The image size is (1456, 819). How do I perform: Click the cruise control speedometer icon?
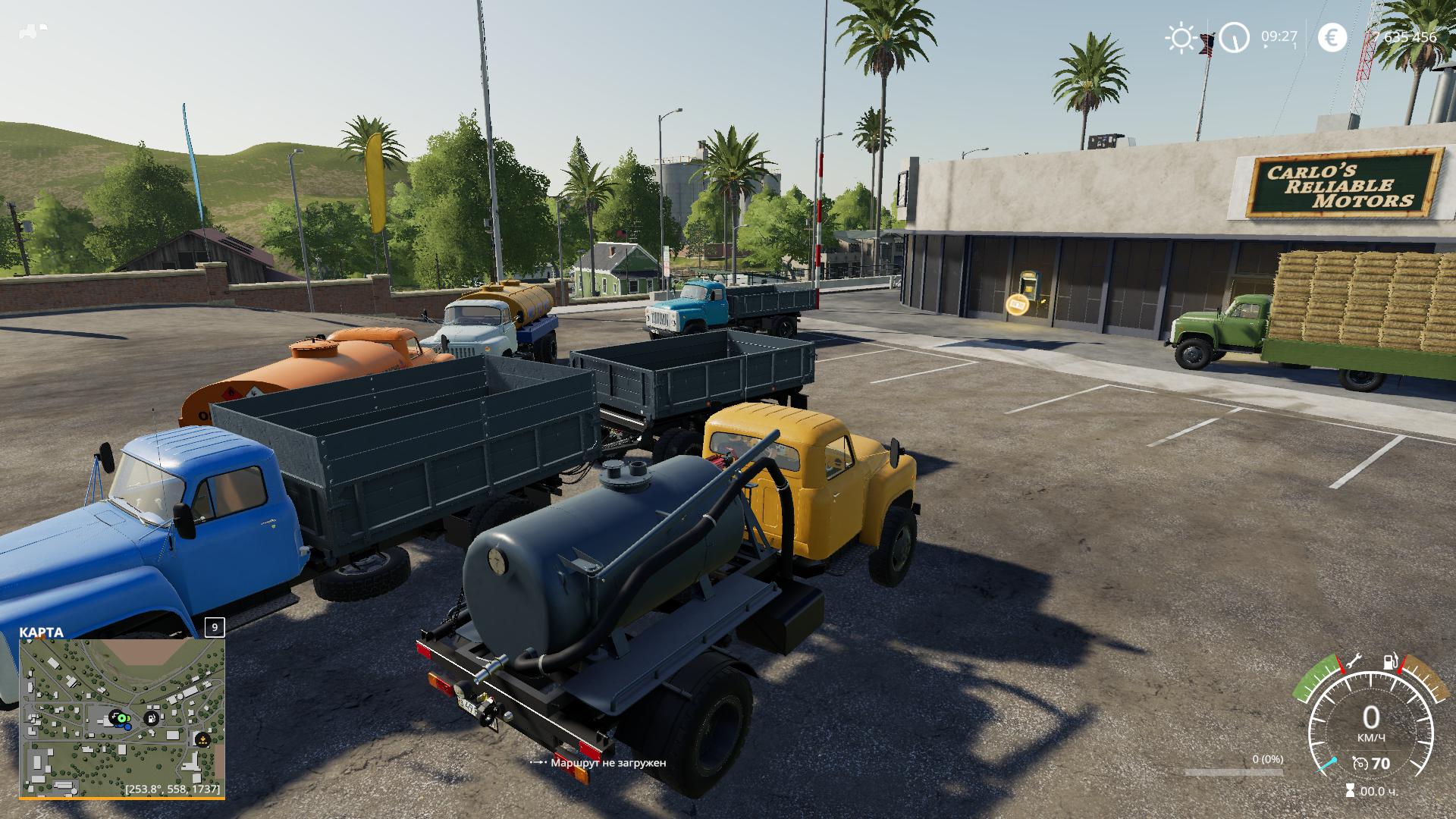tap(1360, 764)
